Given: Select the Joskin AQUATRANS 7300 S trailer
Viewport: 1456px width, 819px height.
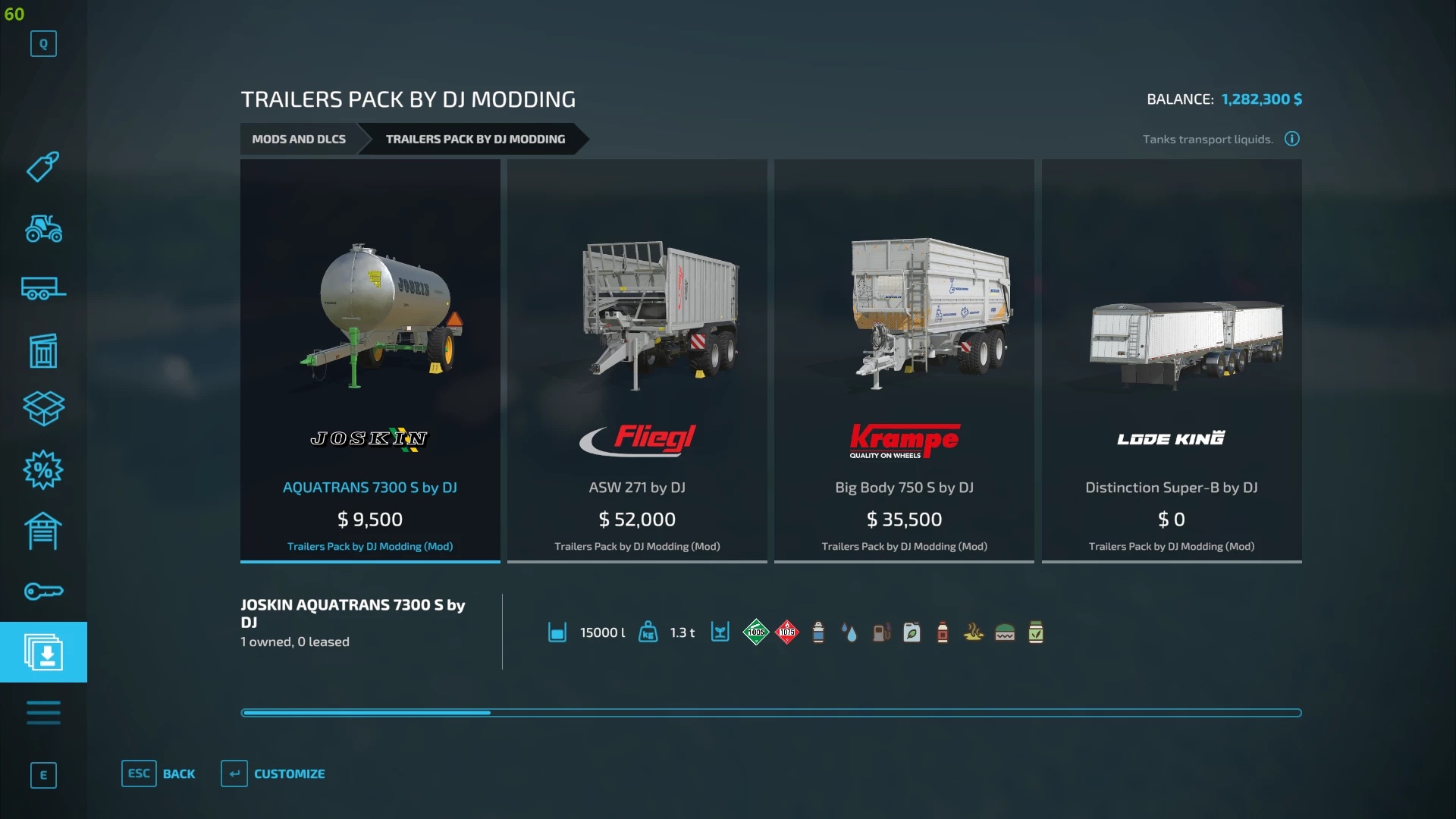Looking at the screenshot, I should coord(370,360).
